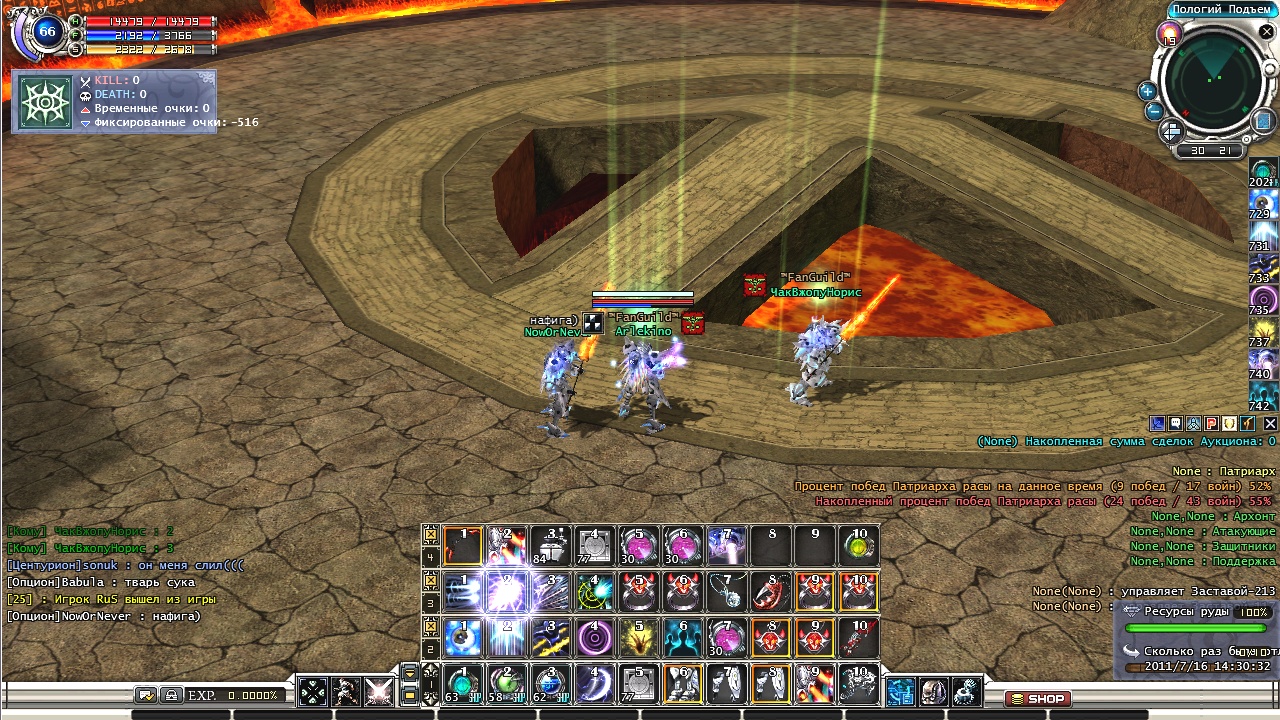
Task: Activate the purple concentric rings skill
Action: point(595,638)
